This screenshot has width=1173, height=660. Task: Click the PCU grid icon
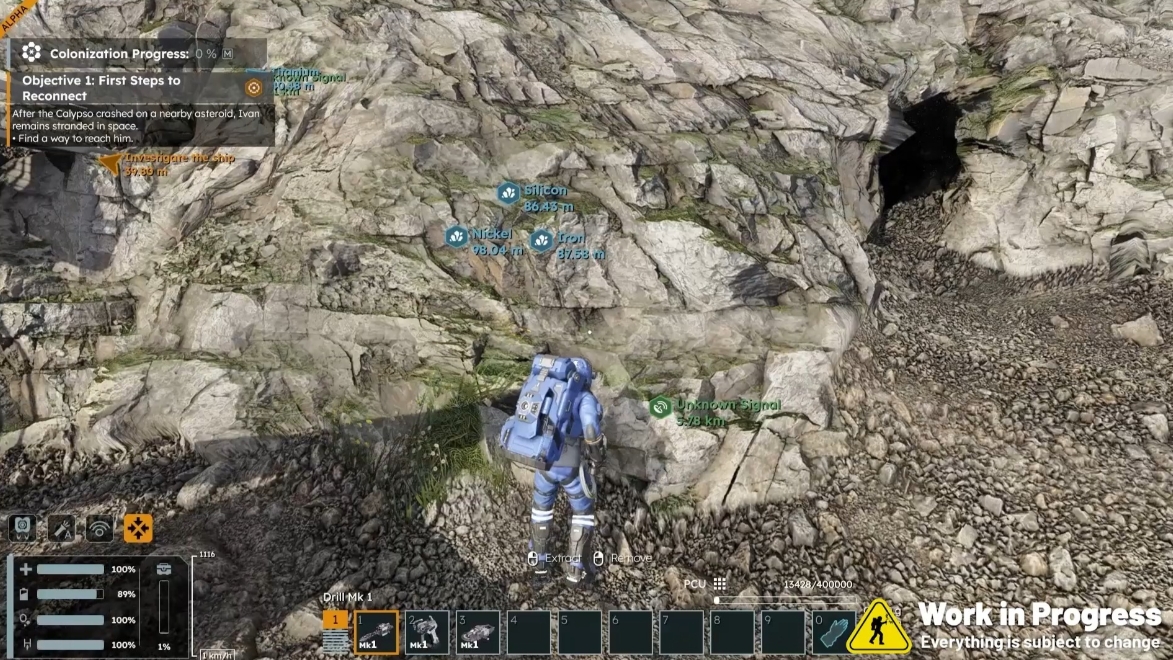click(719, 584)
